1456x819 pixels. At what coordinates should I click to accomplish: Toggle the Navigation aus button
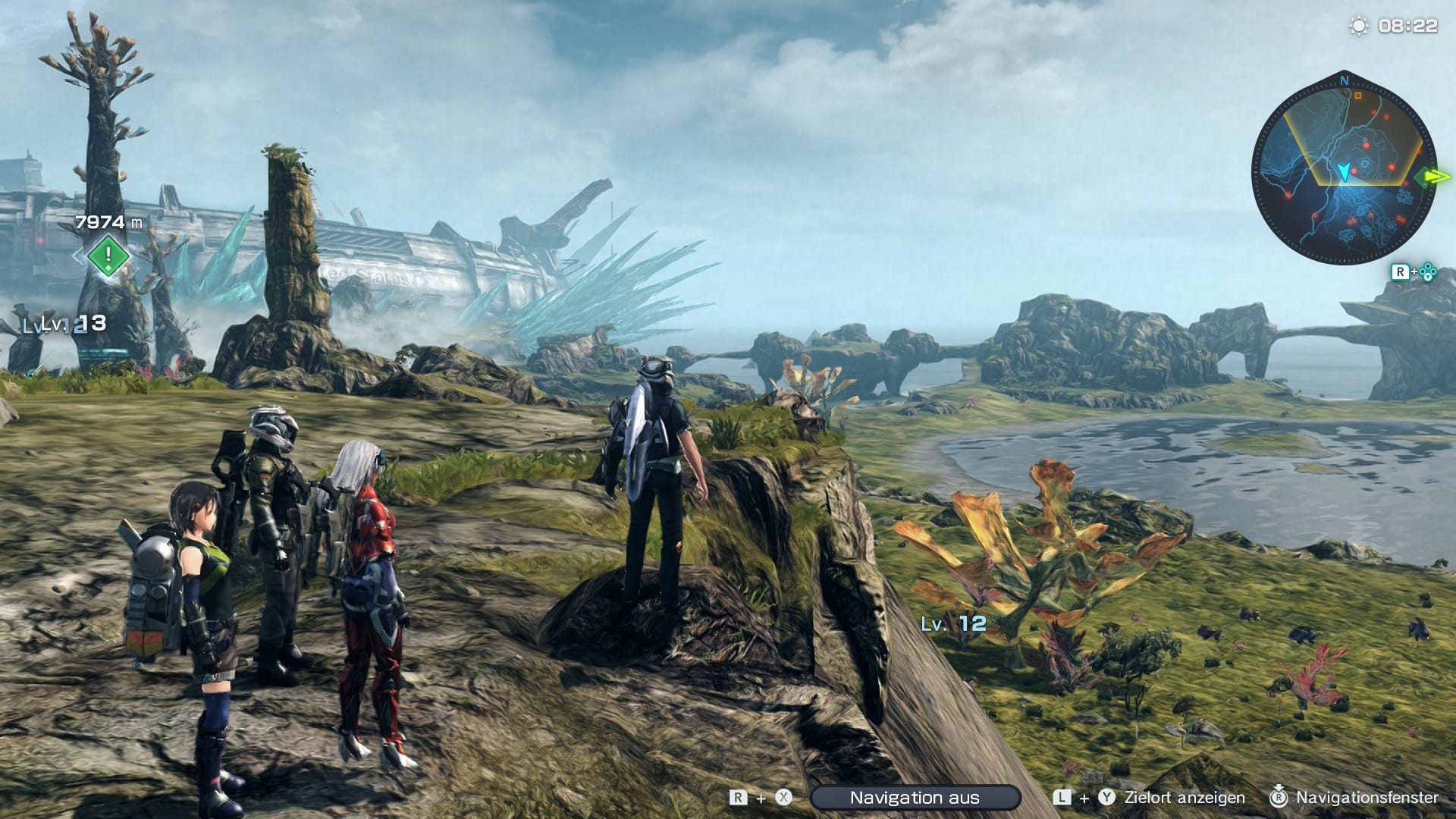pos(915,798)
